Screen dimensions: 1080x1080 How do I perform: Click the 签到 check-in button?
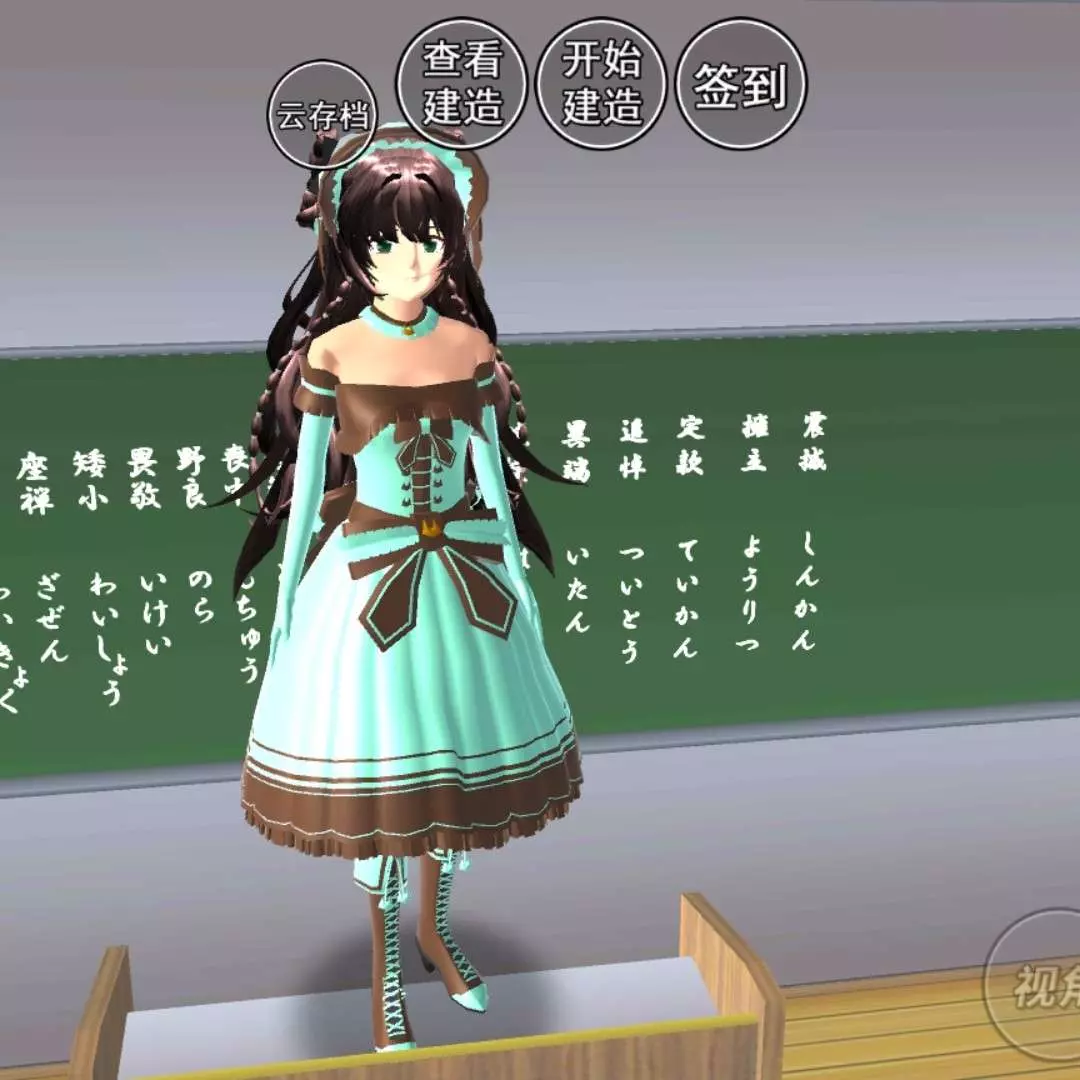(741, 84)
